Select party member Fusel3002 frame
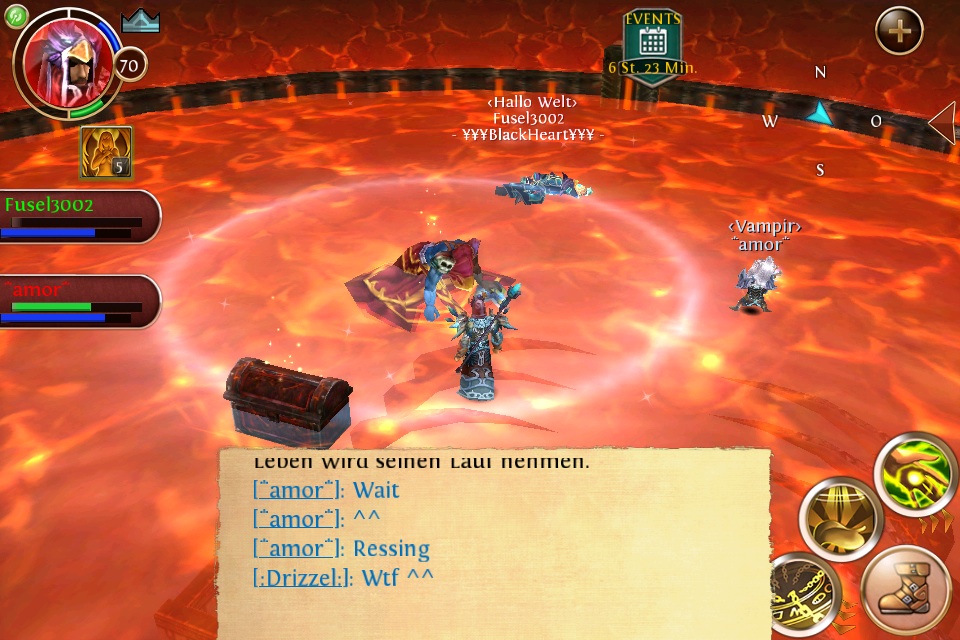Viewport: 960px width, 640px height. tap(78, 216)
